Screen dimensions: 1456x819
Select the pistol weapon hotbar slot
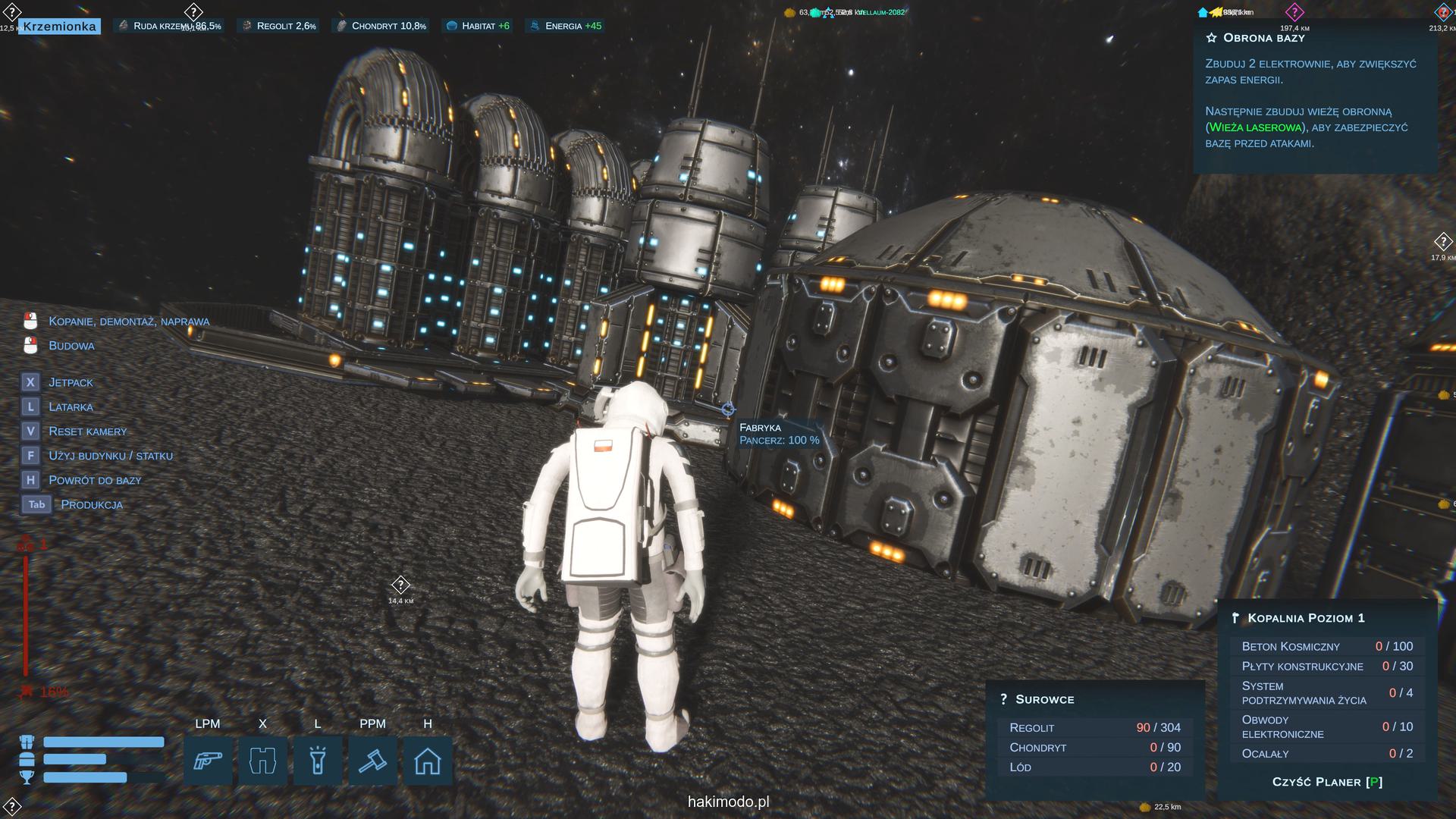(x=208, y=761)
